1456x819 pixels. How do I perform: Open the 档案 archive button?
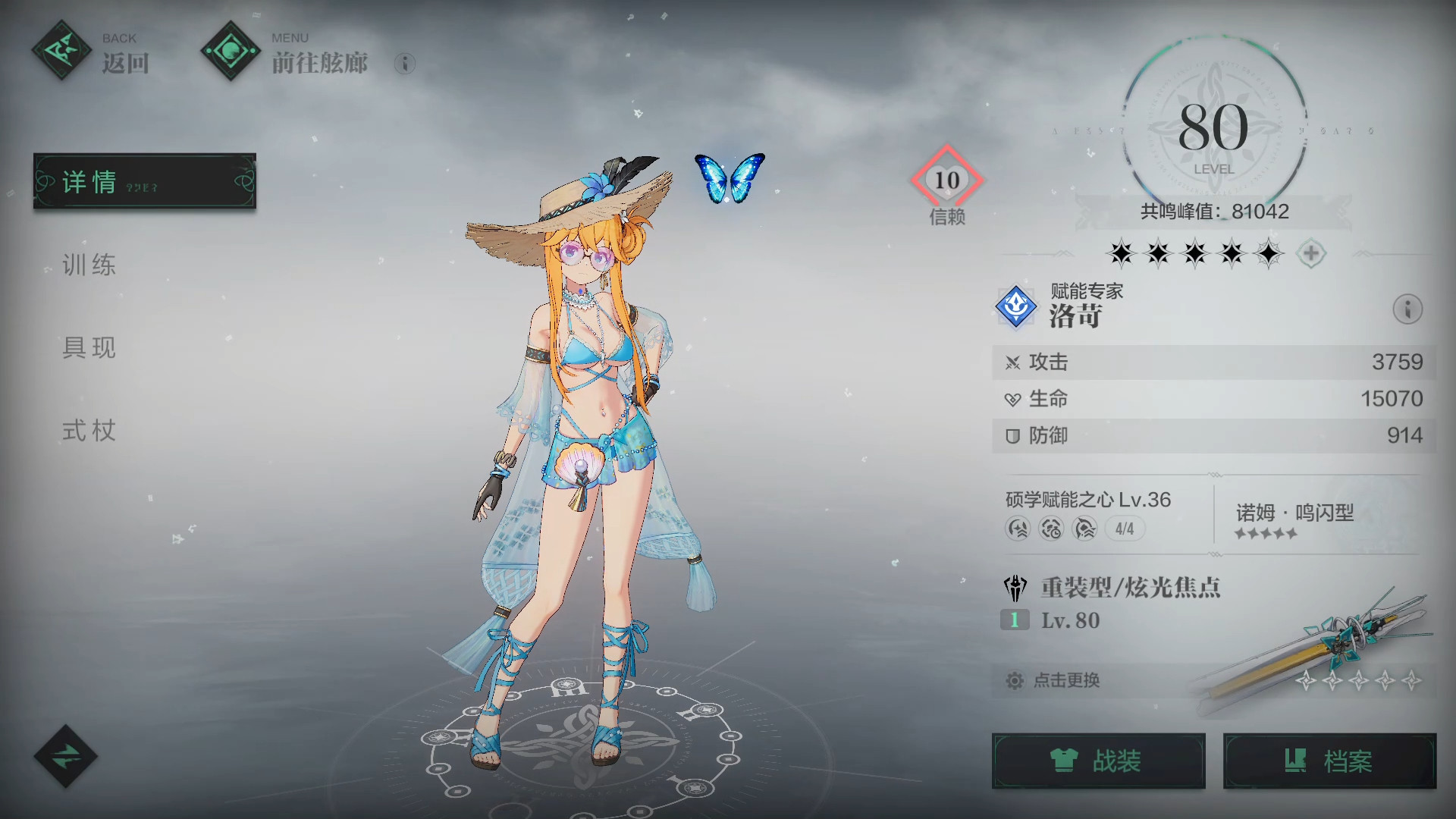1329,761
